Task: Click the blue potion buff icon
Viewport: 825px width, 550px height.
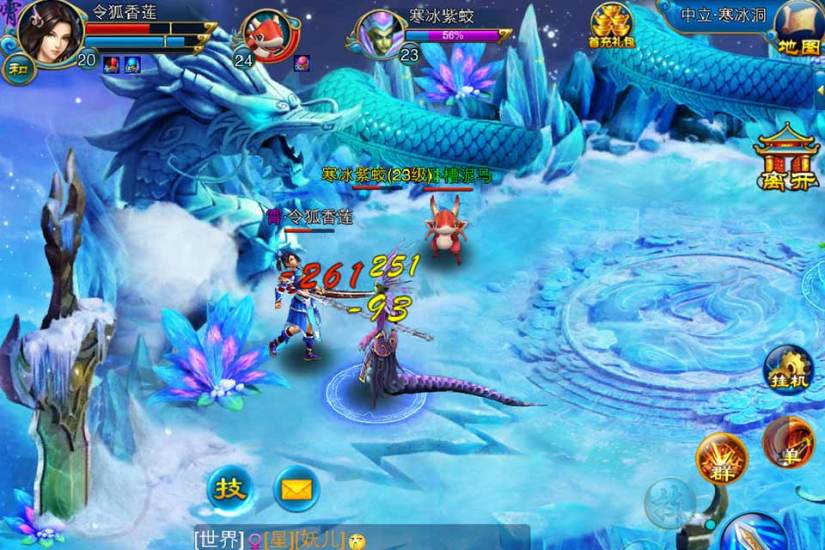Action: click(x=132, y=64)
